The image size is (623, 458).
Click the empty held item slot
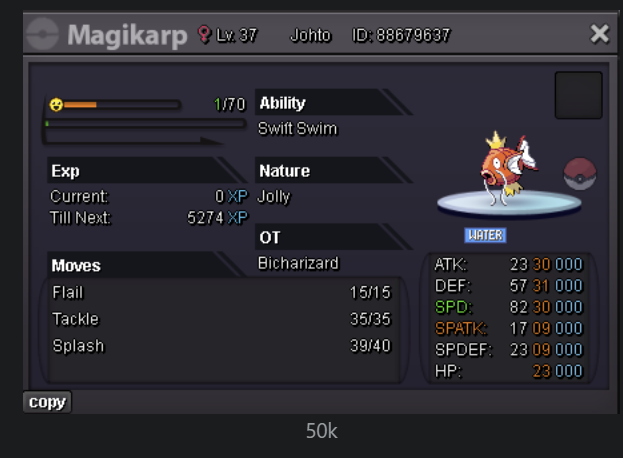point(578,95)
